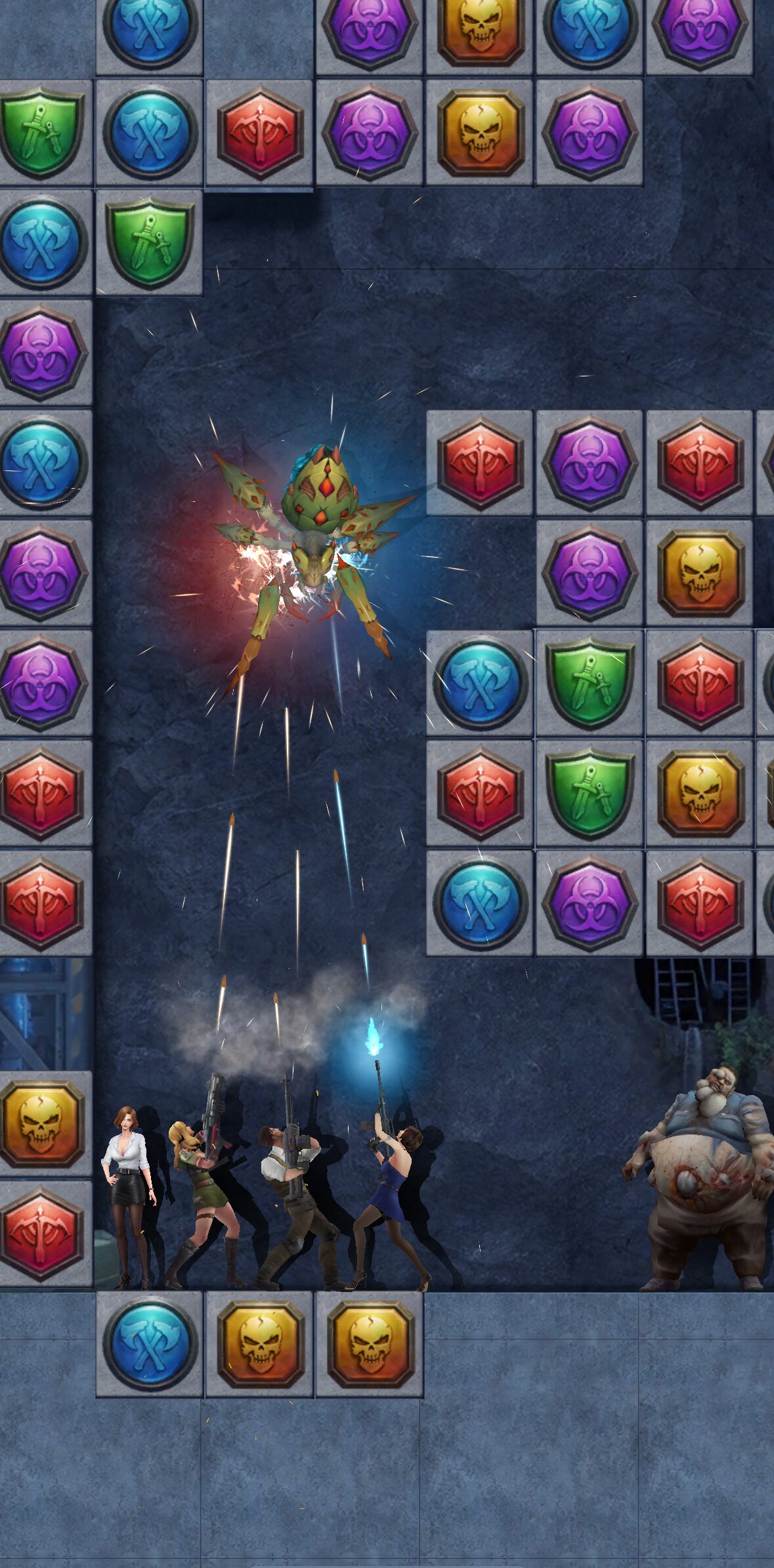774x1568 pixels.
Task: Choose the purple biohazard tile between two red tiles
Action: pyautogui.click(x=589, y=463)
